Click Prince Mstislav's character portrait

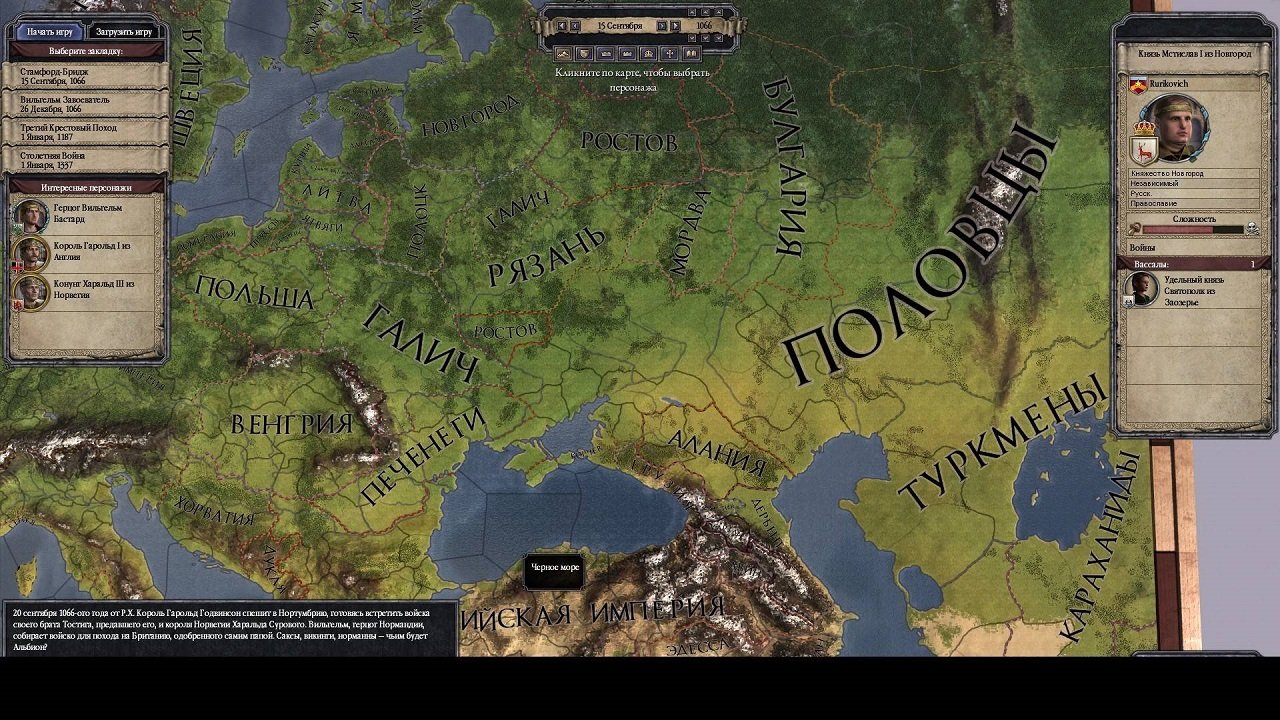point(1178,130)
